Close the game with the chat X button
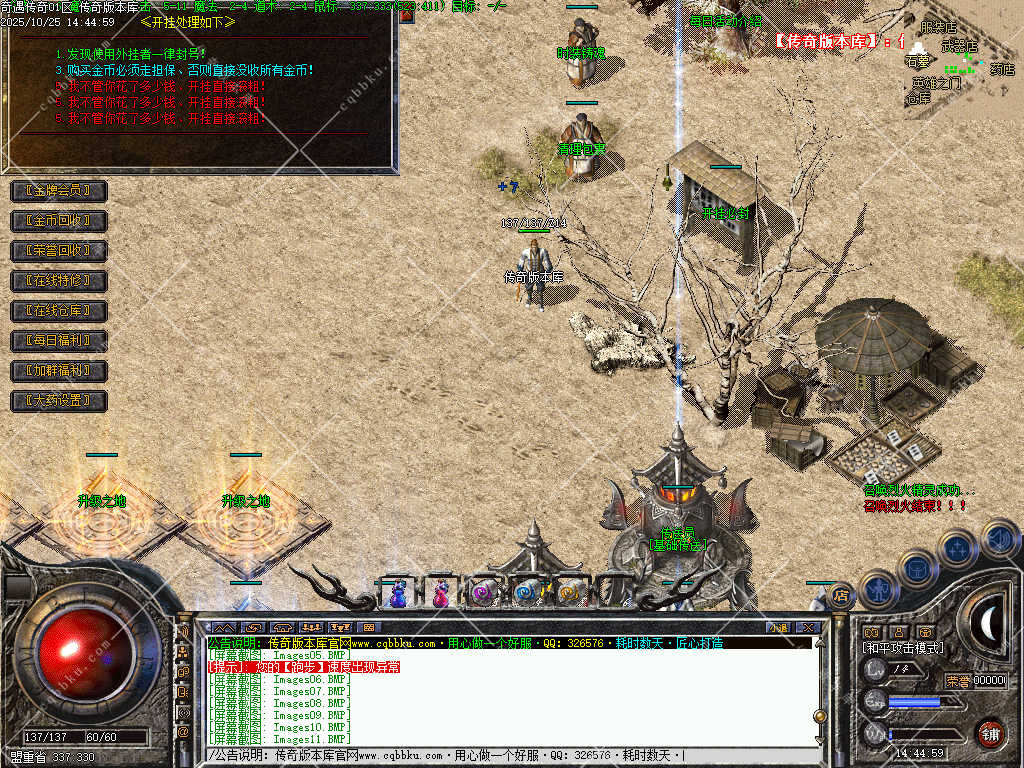This screenshot has width=1024, height=768. click(807, 628)
